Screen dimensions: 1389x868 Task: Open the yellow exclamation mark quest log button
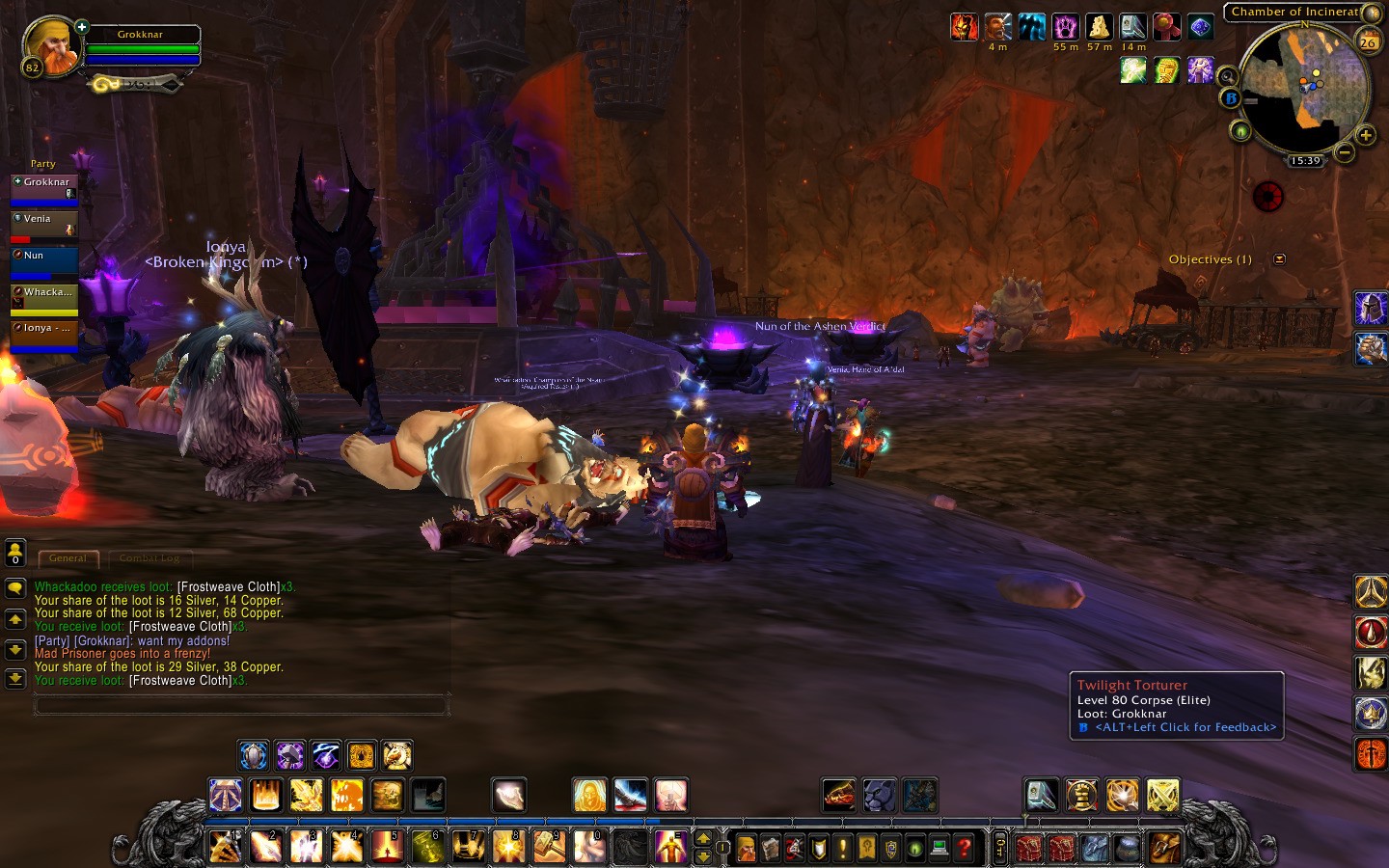(843, 848)
